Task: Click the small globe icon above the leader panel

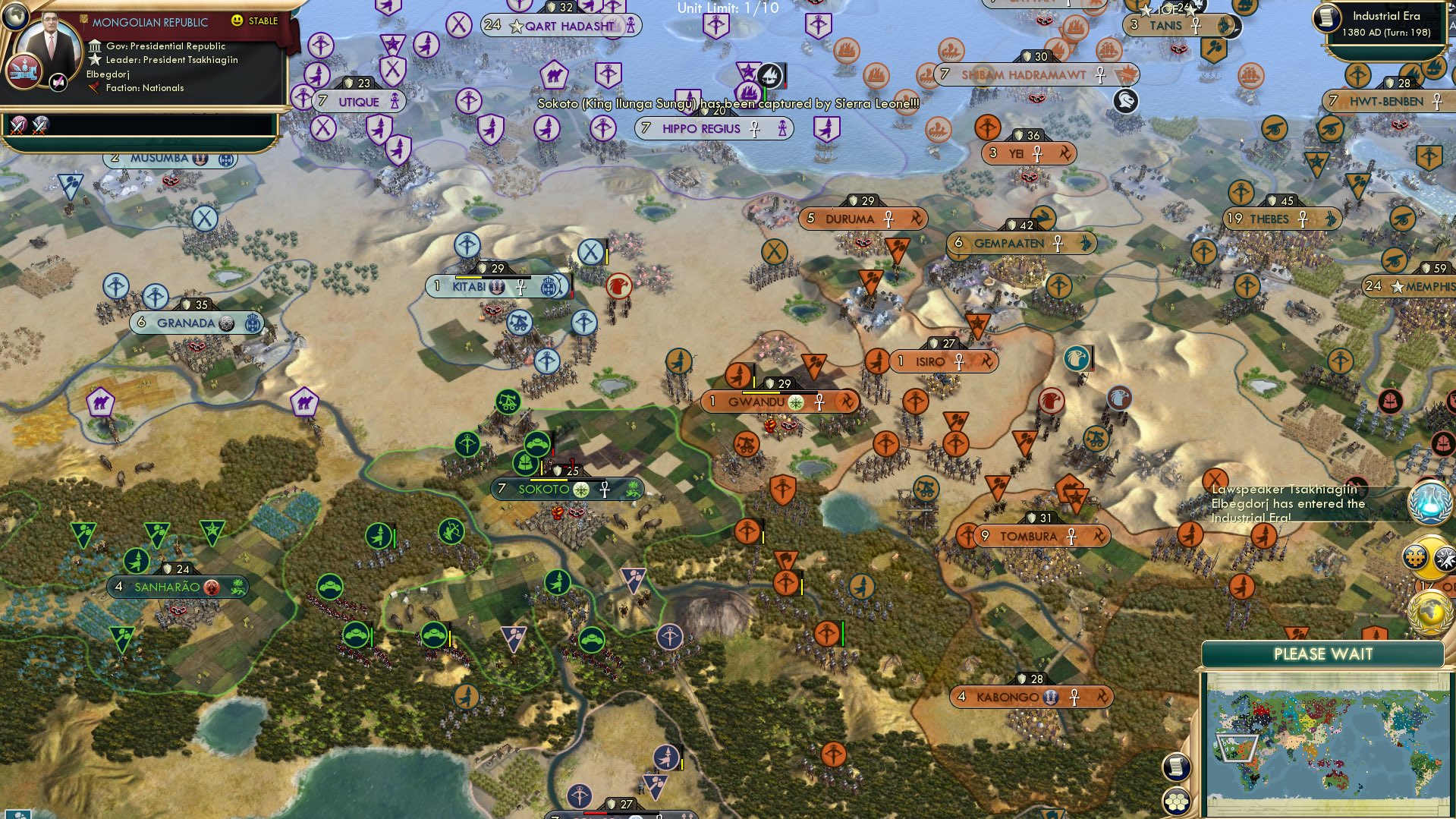Action: 14,16
